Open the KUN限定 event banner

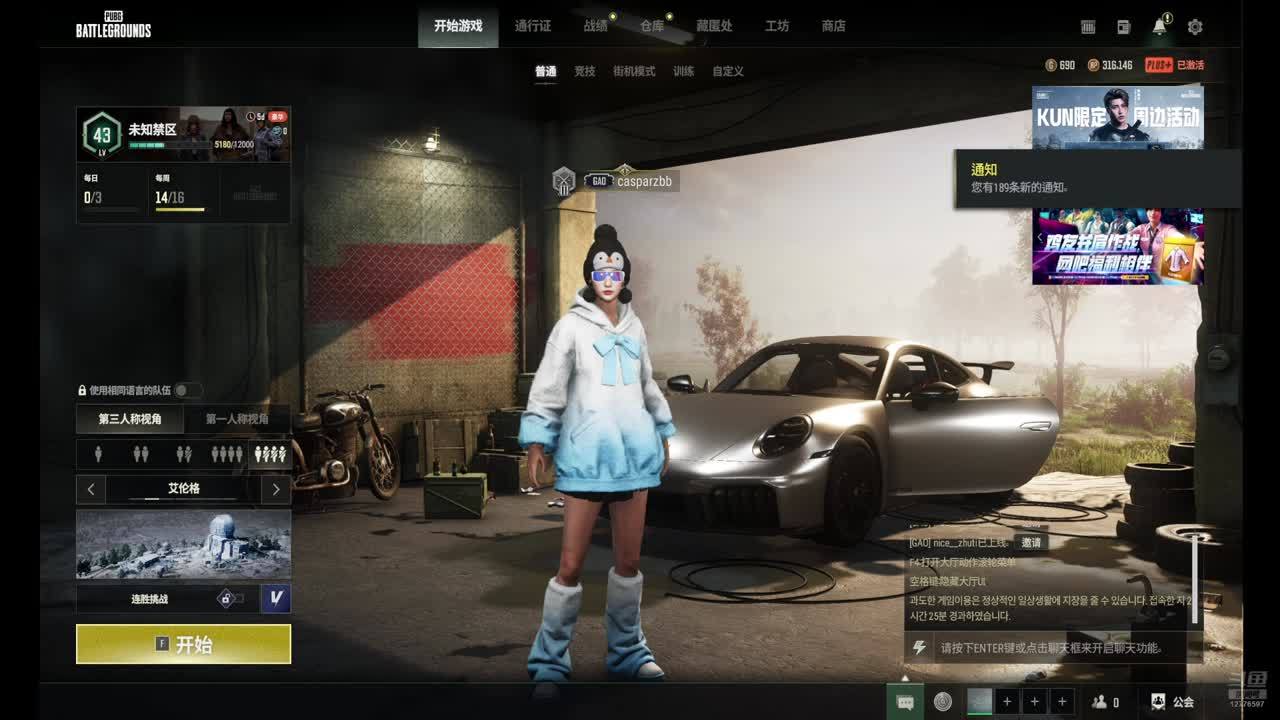click(1117, 116)
